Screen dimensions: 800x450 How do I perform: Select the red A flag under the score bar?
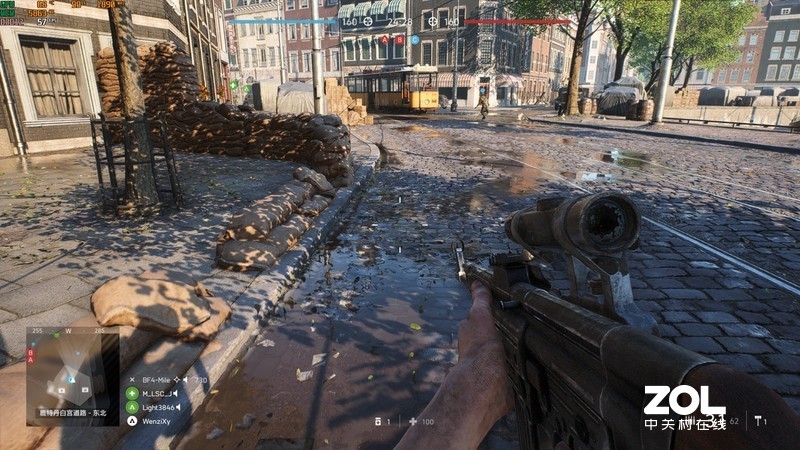[383, 39]
